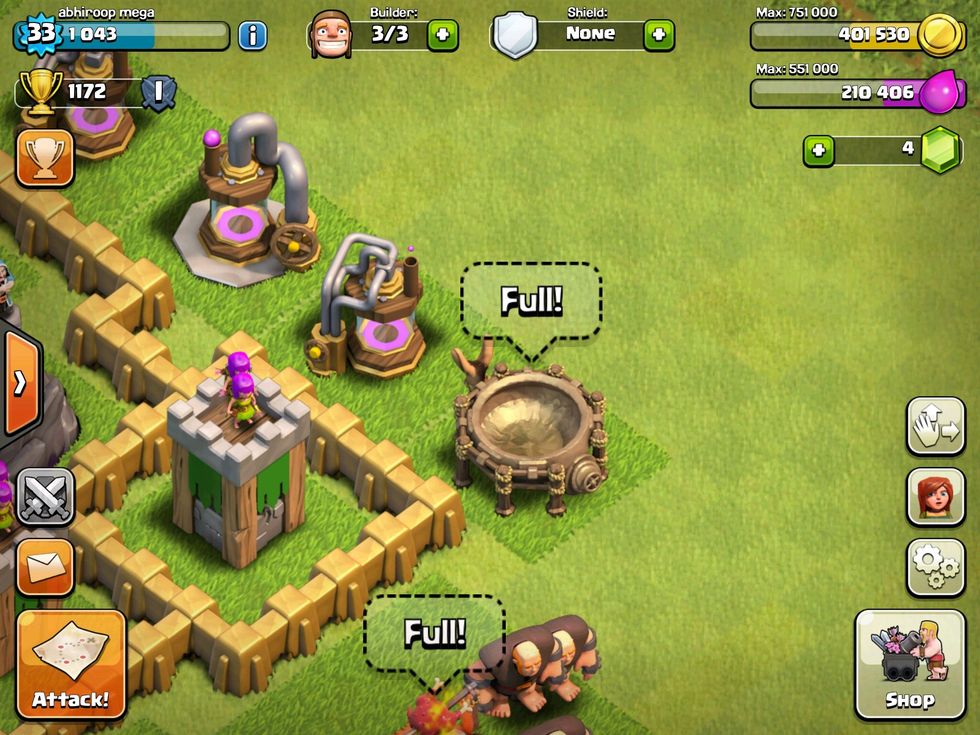Image resolution: width=980 pixels, height=735 pixels.
Task: Open the trophy leaderboard button
Action: point(45,157)
